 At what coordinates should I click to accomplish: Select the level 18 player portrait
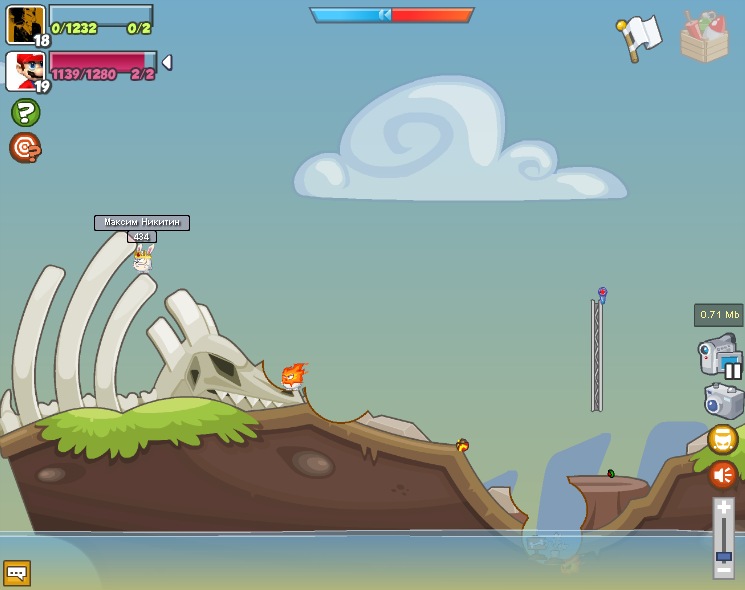25,24
